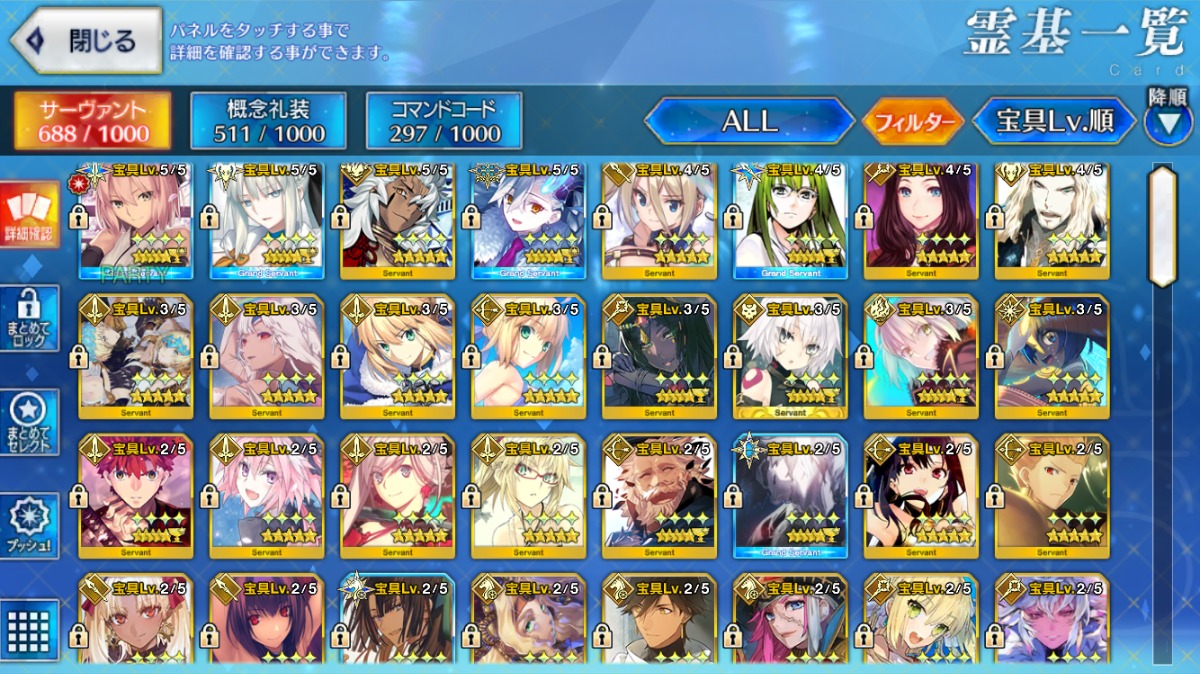Change the 宝具Lv.順 sort order
The width and height of the screenshot is (1200, 674).
coord(1054,122)
